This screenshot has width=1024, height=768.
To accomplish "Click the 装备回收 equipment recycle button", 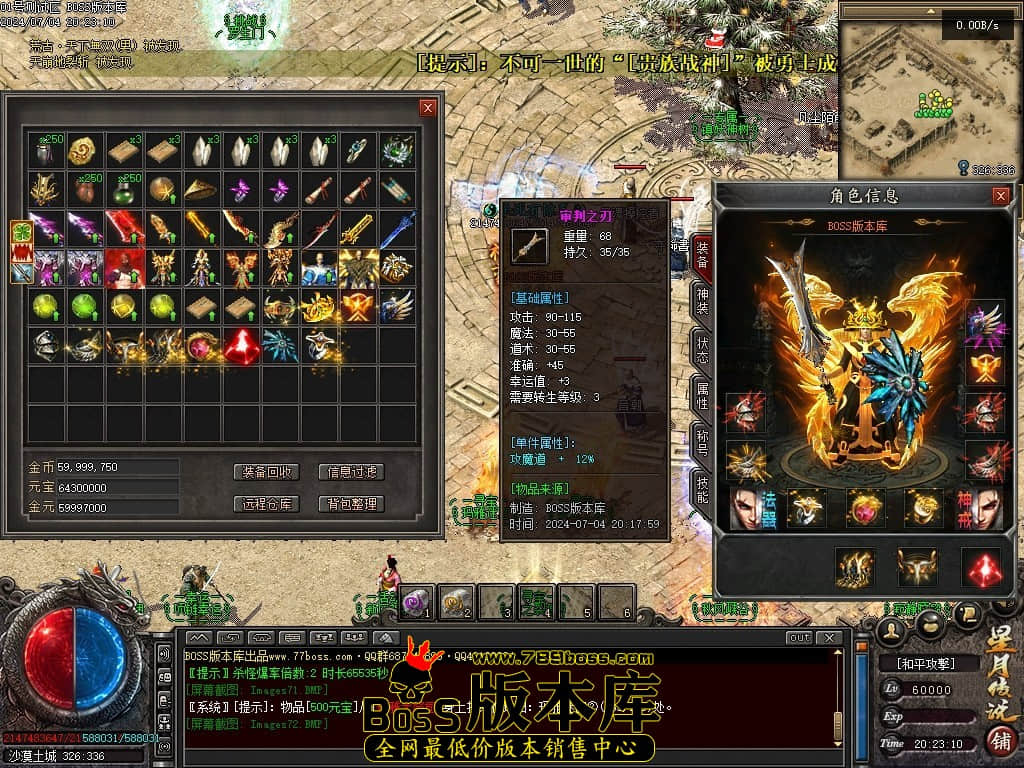I will tap(266, 472).
